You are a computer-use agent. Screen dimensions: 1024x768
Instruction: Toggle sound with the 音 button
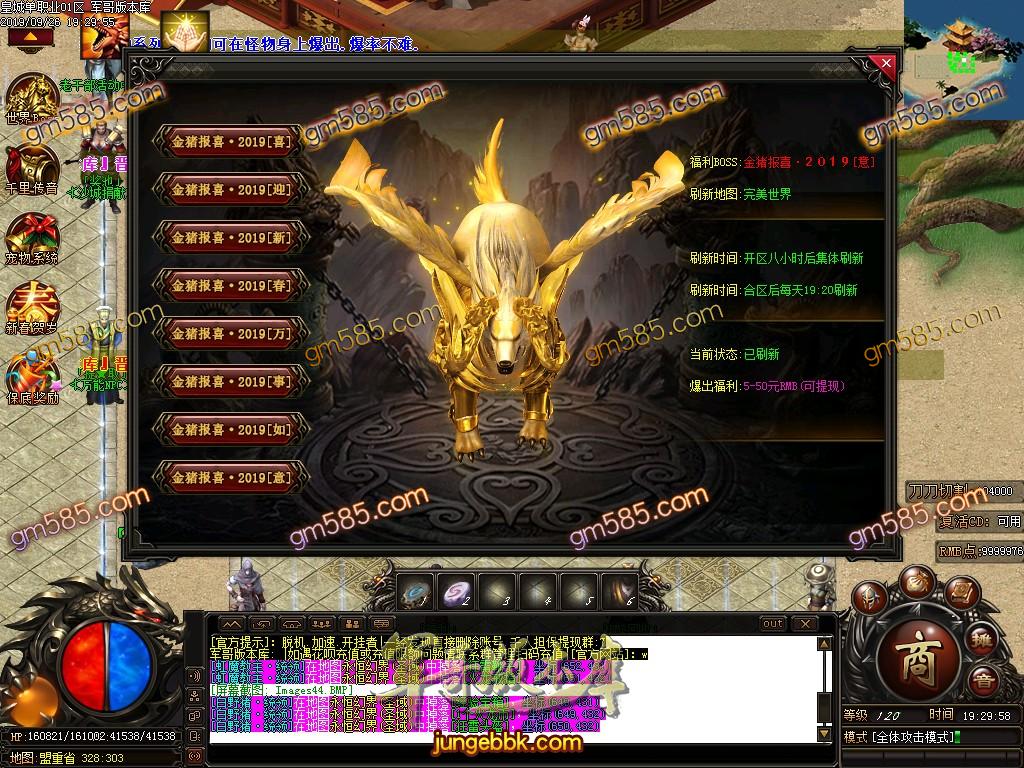tap(983, 682)
